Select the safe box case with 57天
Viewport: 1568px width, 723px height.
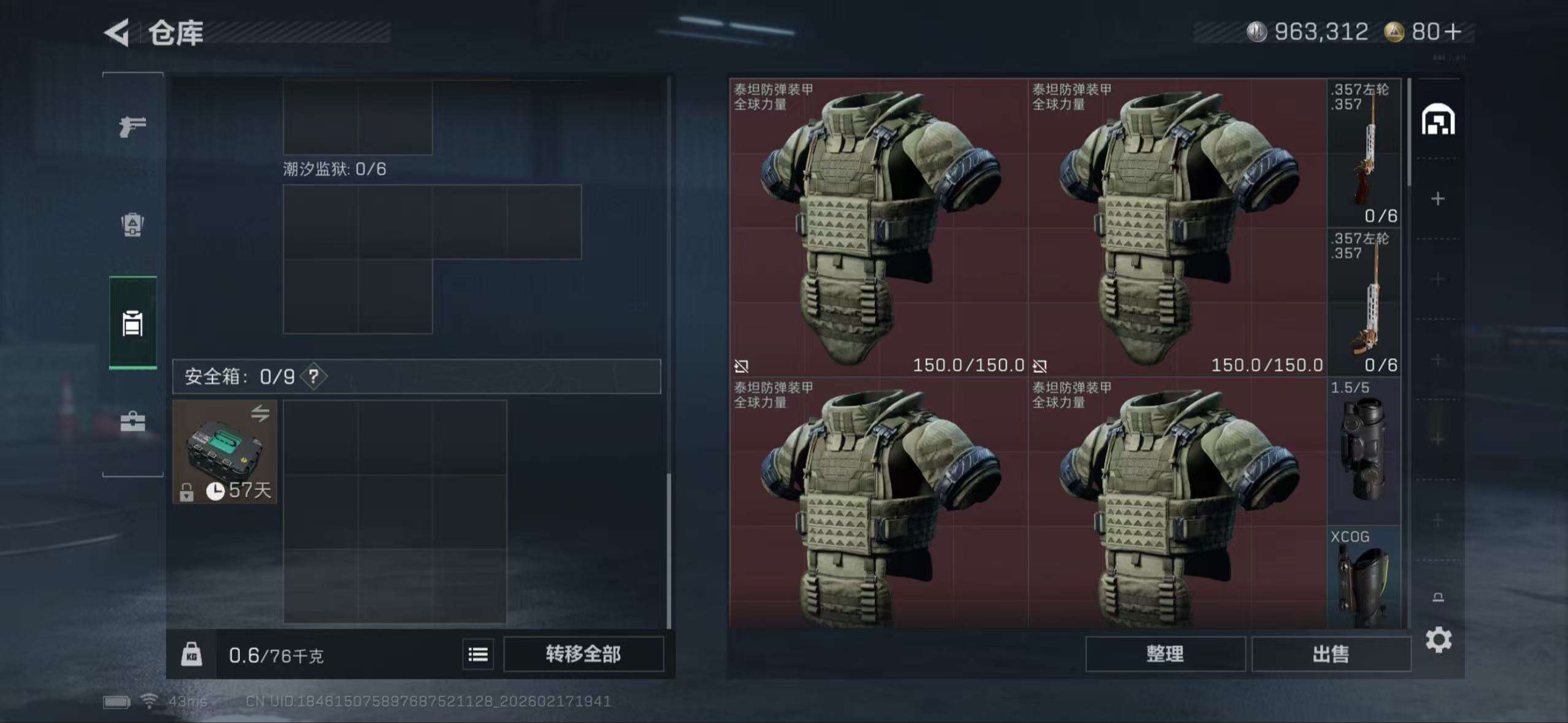tap(225, 452)
